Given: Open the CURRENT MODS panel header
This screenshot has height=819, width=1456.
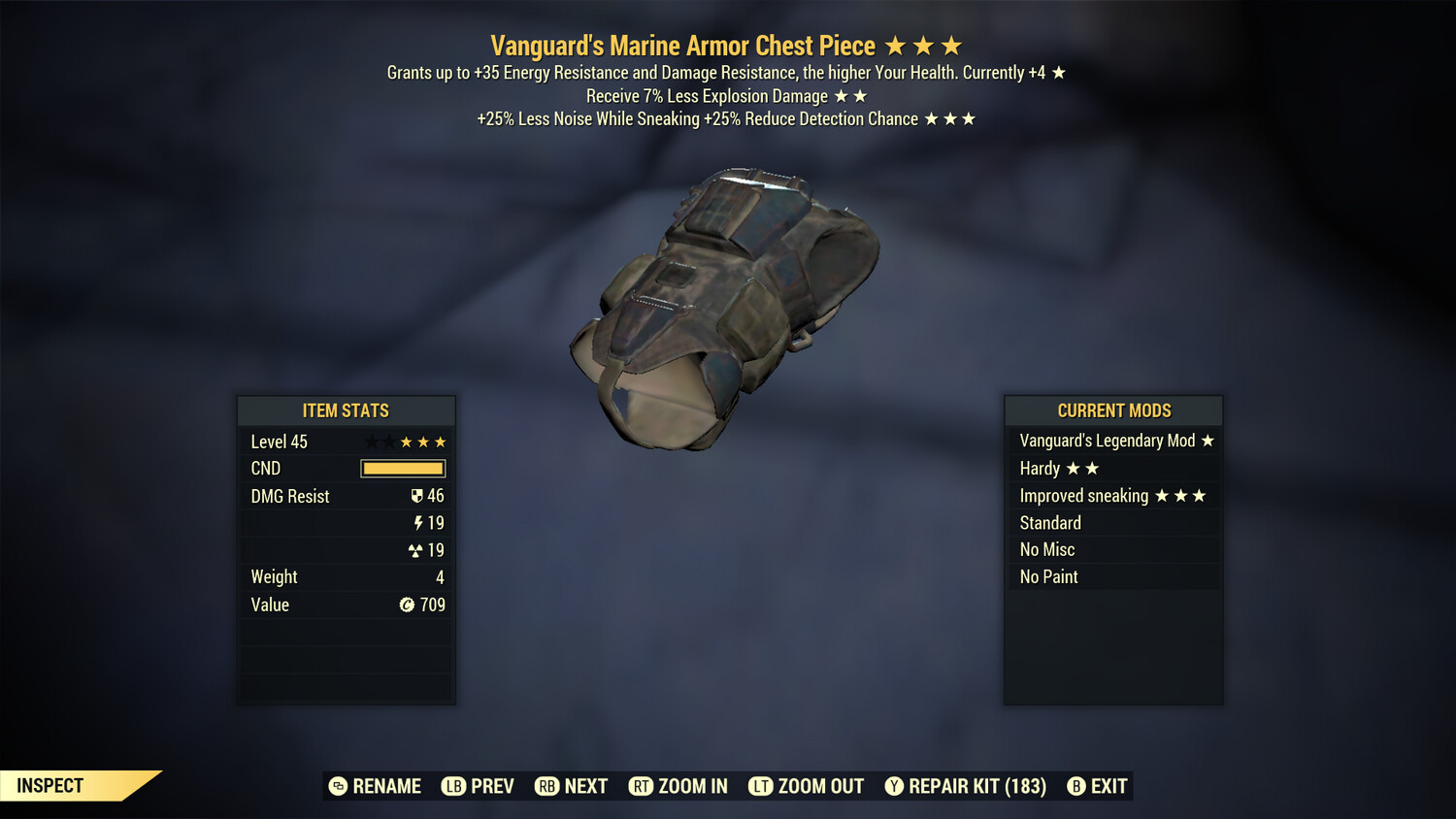Looking at the screenshot, I should coord(1113,410).
